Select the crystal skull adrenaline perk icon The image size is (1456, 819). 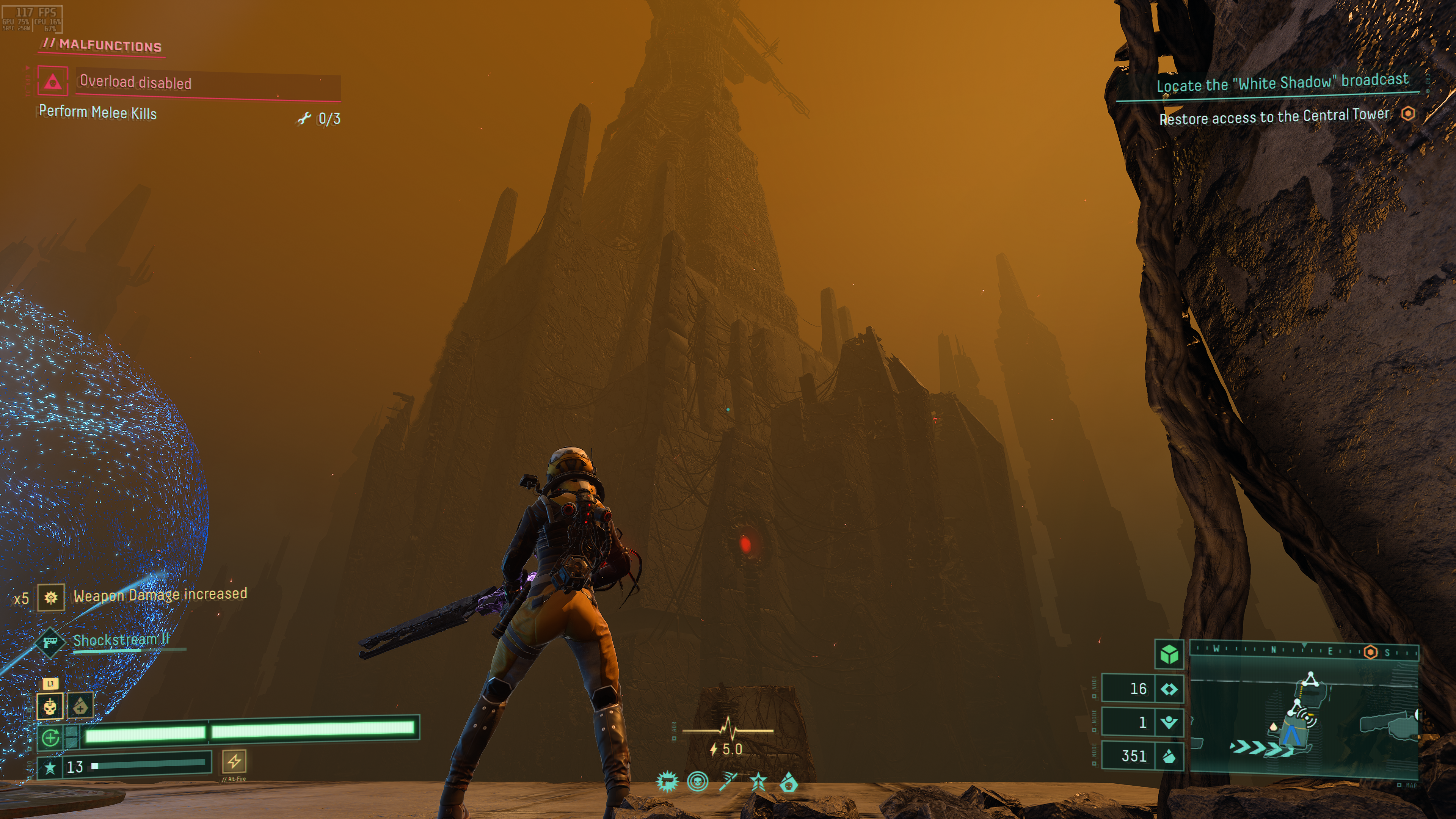[789, 783]
